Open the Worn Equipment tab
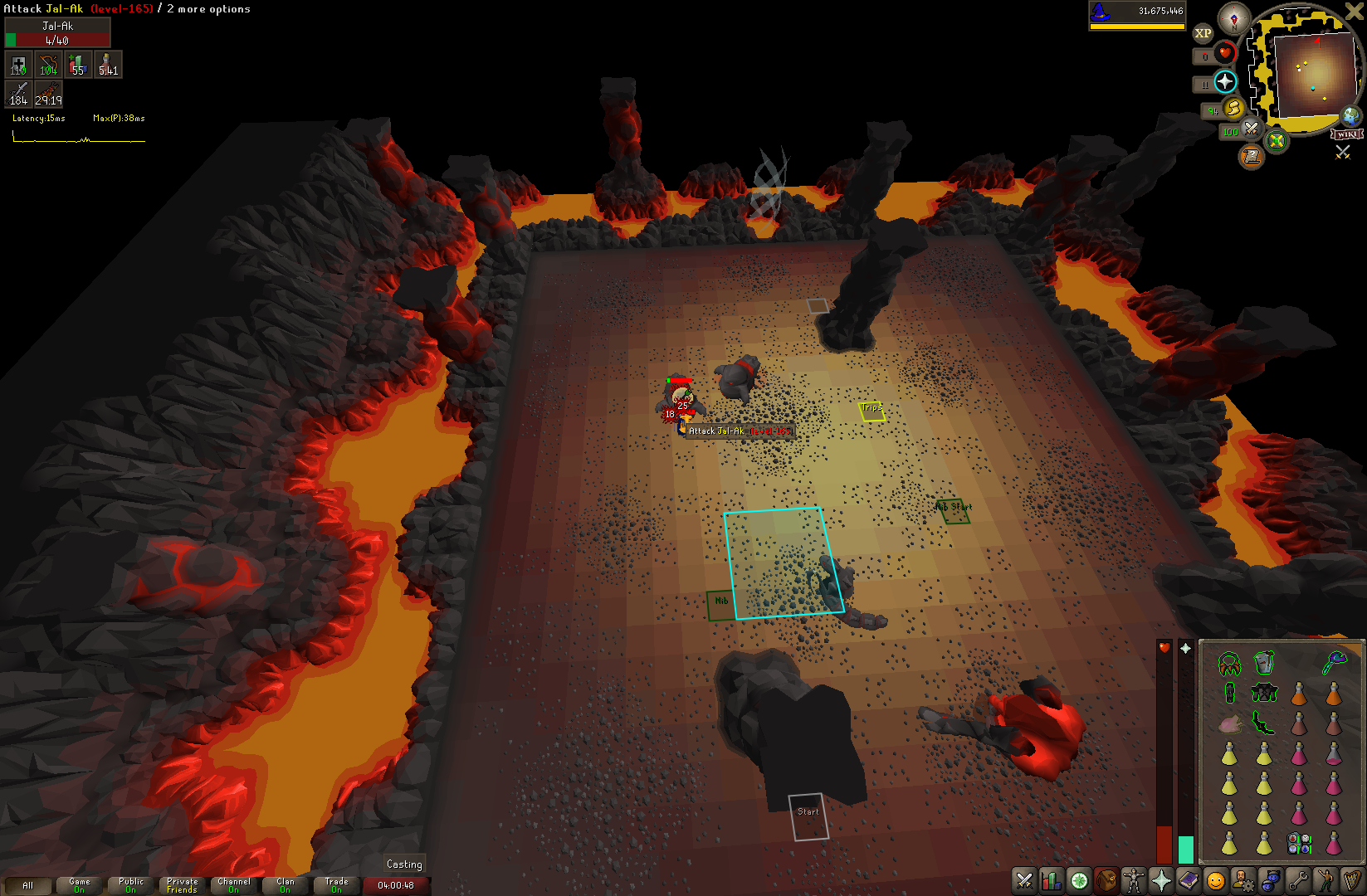Viewport: 1367px width, 896px height. [1133, 880]
